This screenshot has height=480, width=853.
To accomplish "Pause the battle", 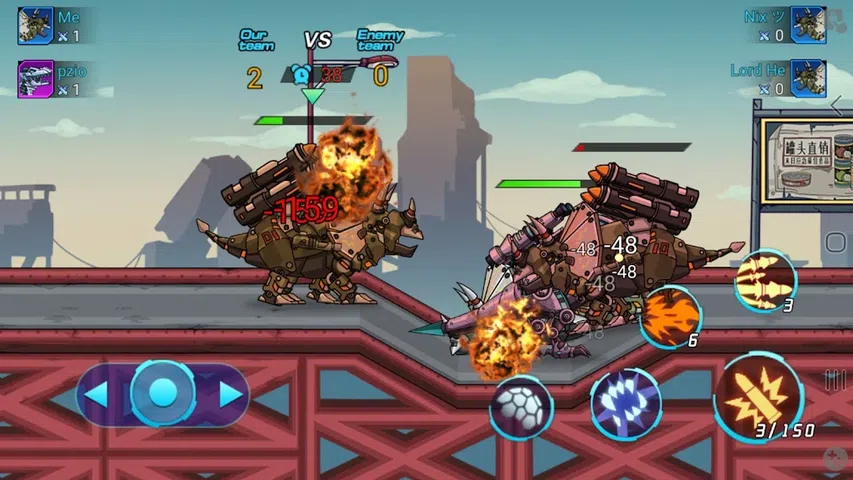I will coord(836,379).
